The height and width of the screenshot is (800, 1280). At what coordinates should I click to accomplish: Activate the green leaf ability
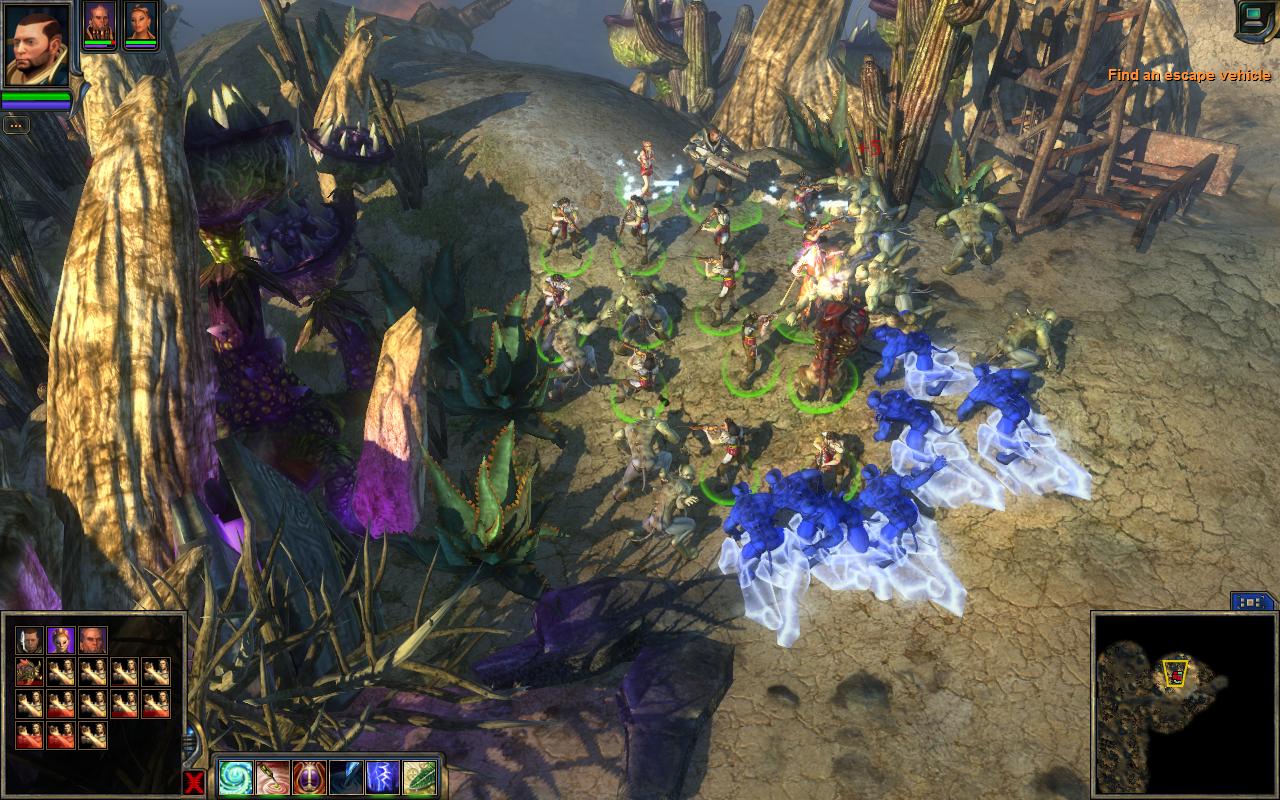[x=418, y=778]
